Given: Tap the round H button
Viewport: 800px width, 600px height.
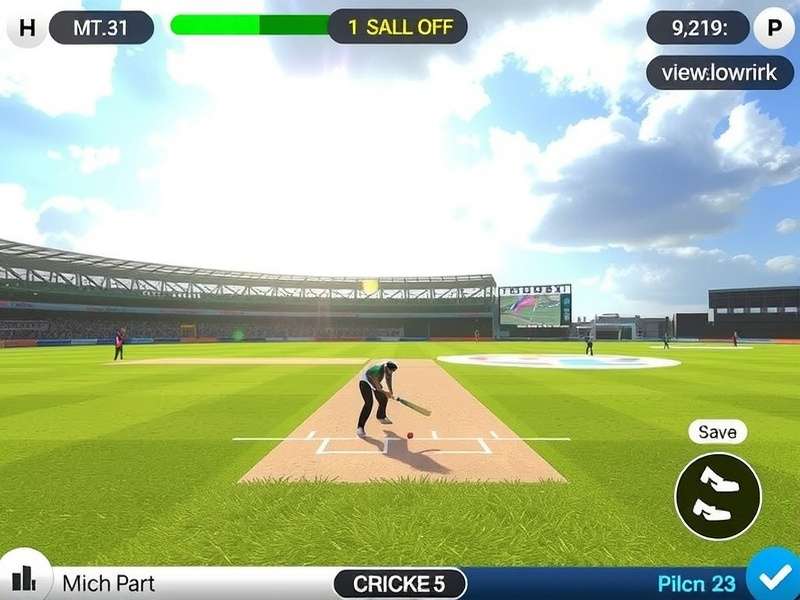Looking at the screenshot, I should pos(27,27).
